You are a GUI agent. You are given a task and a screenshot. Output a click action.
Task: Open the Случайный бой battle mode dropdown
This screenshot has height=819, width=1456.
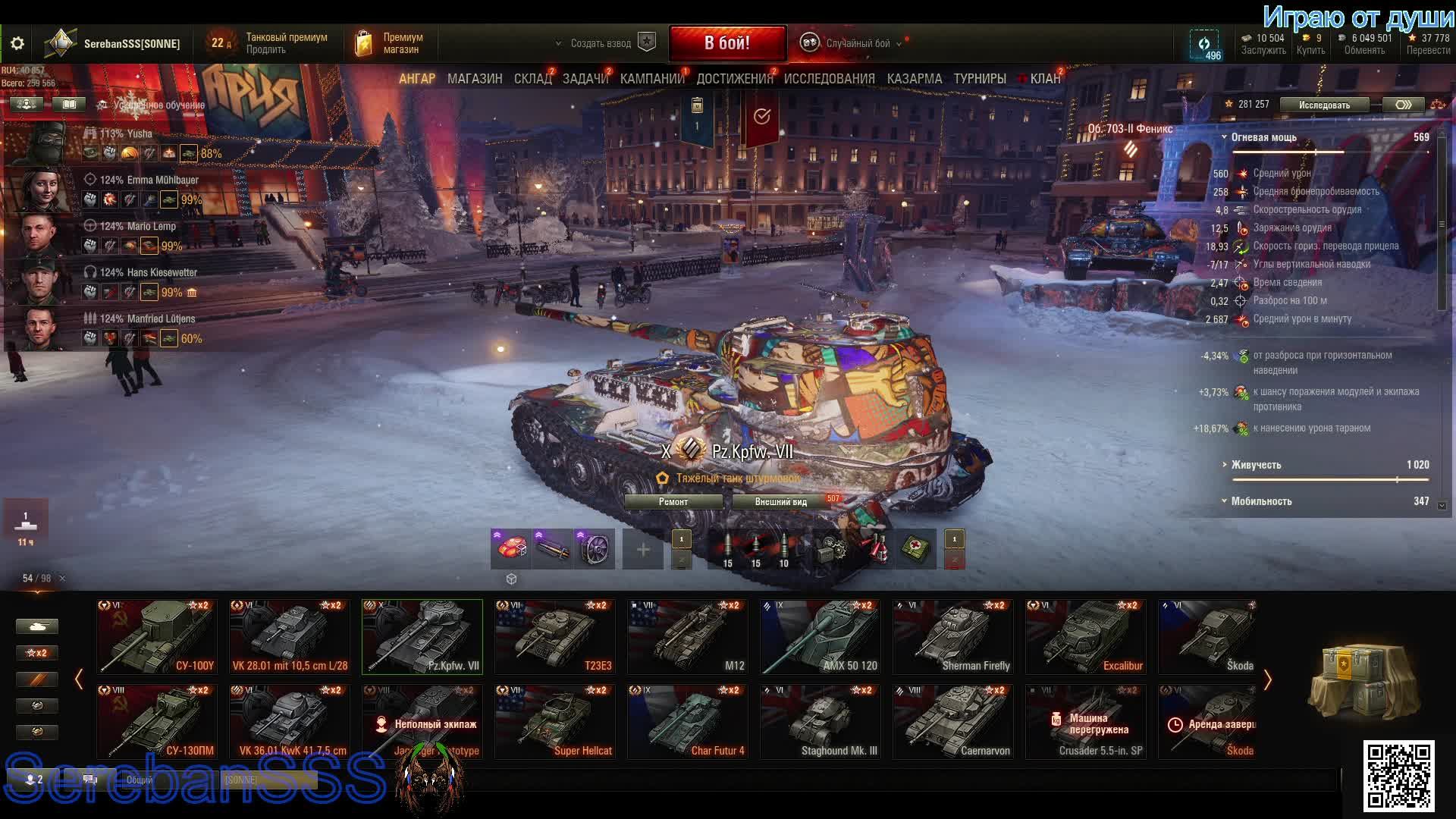[x=857, y=43]
